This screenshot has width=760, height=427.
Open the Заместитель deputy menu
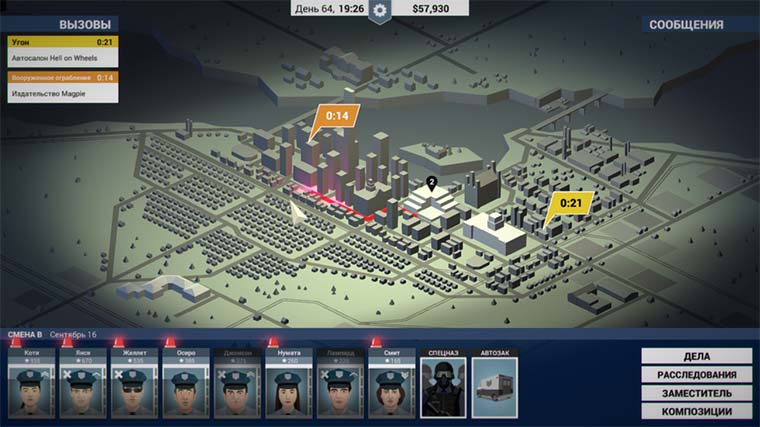click(x=697, y=393)
